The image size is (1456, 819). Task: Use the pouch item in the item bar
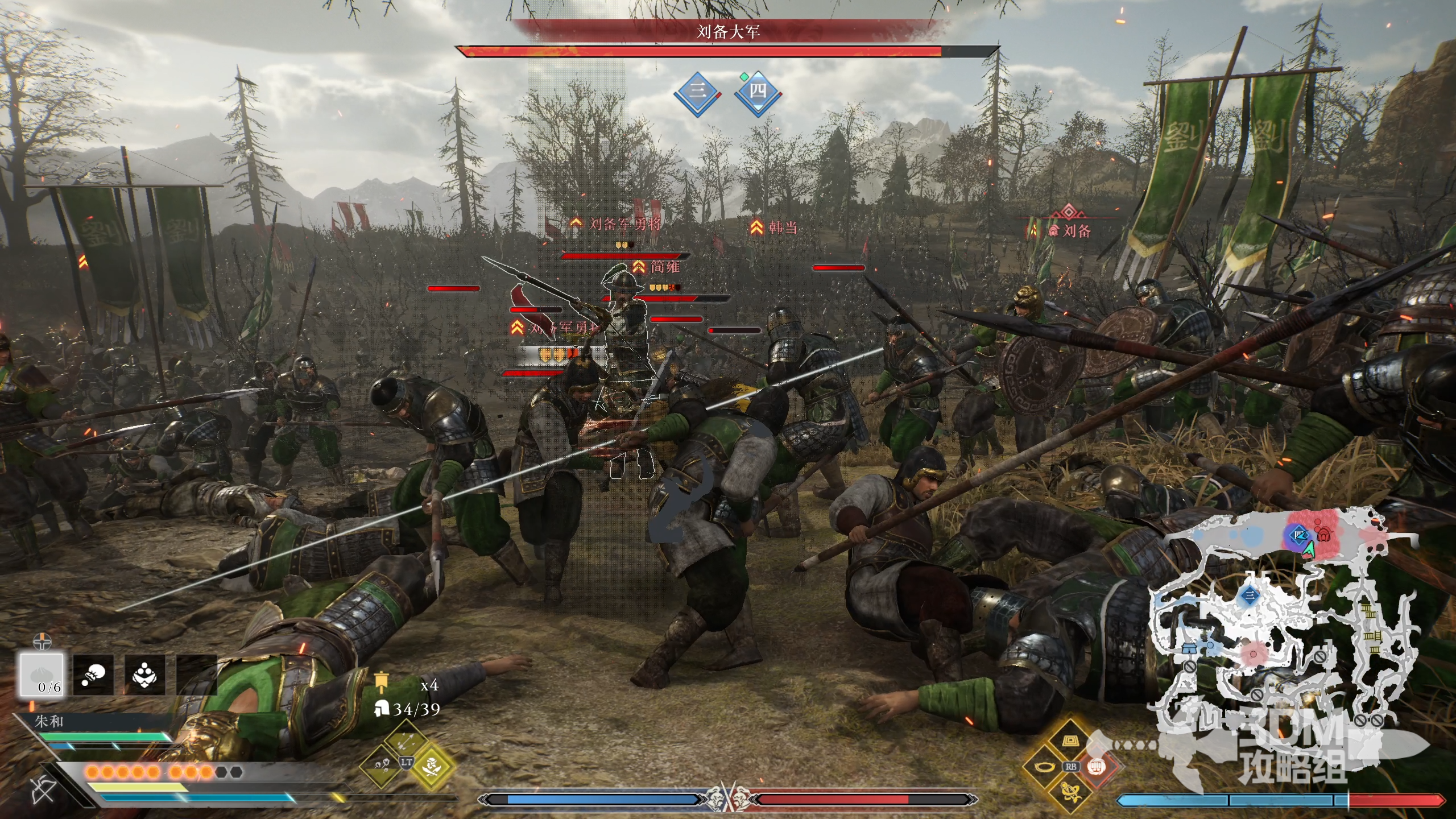(x=93, y=675)
